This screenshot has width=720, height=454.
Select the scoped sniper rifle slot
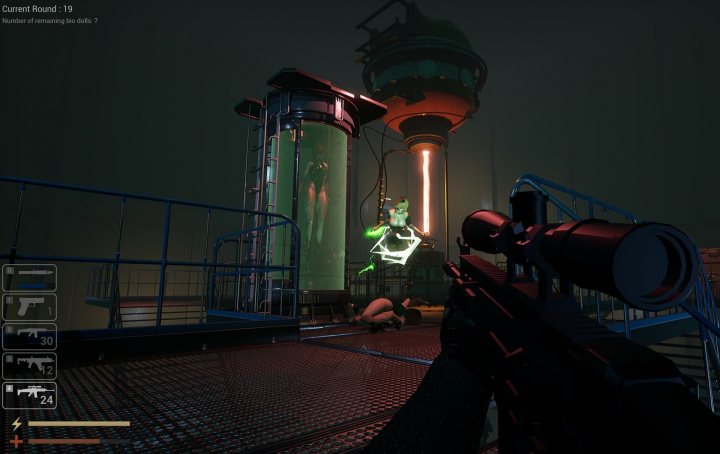pyautogui.click(x=29, y=395)
